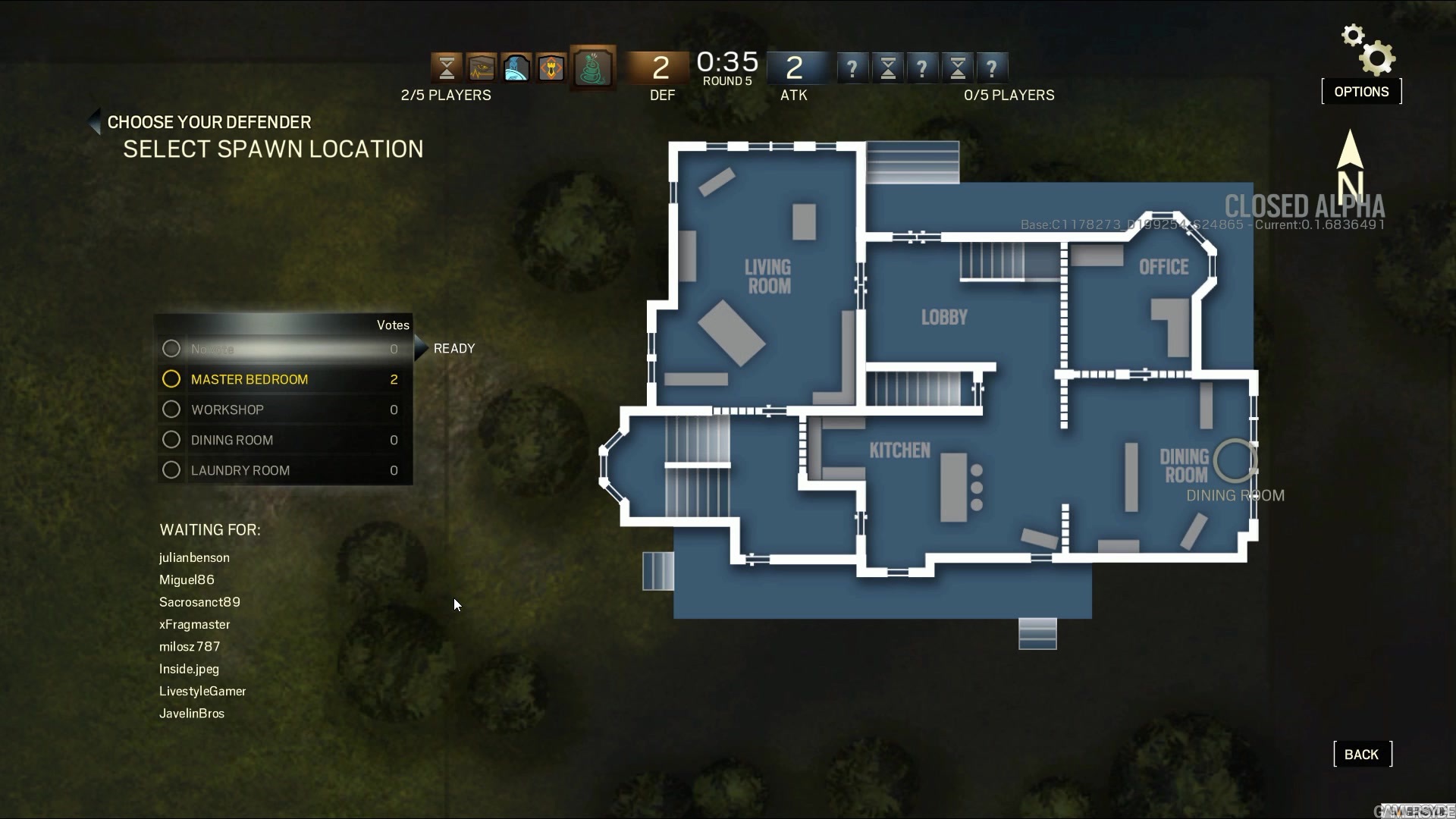The height and width of the screenshot is (819, 1456).
Task: Select player JavelinBros in waiting list
Action: [192, 714]
